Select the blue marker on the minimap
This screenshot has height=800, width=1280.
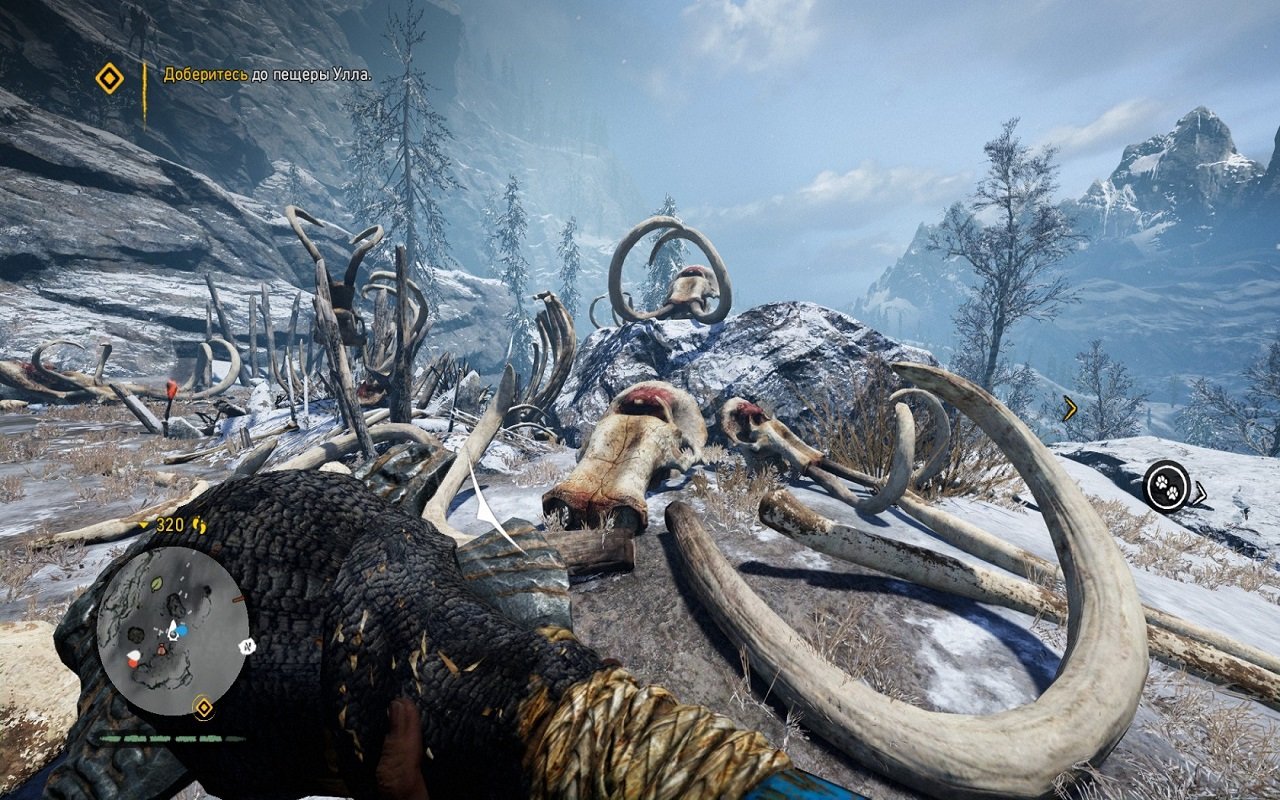tap(184, 629)
